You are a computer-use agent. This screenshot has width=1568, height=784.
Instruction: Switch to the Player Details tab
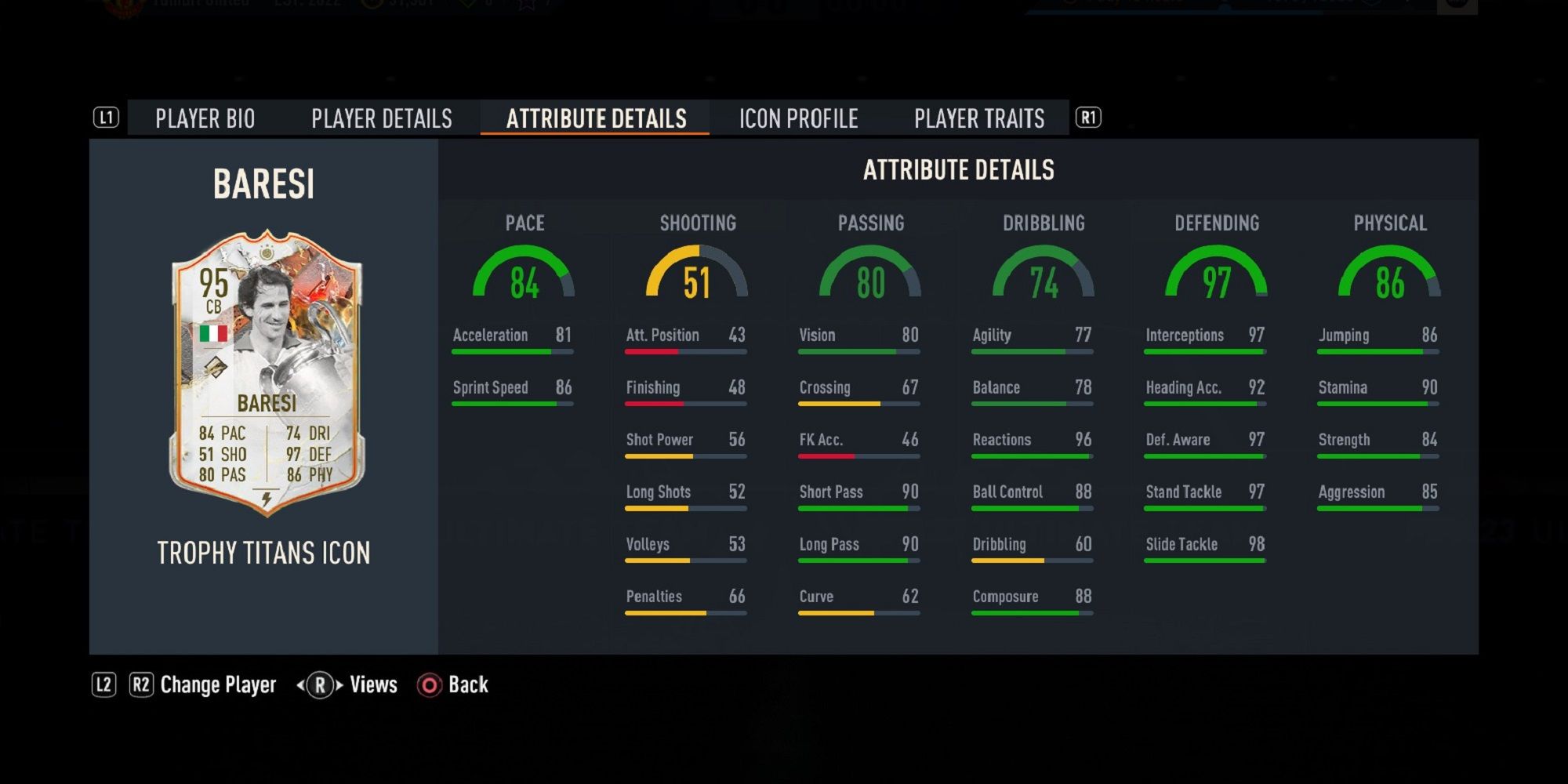tap(382, 118)
